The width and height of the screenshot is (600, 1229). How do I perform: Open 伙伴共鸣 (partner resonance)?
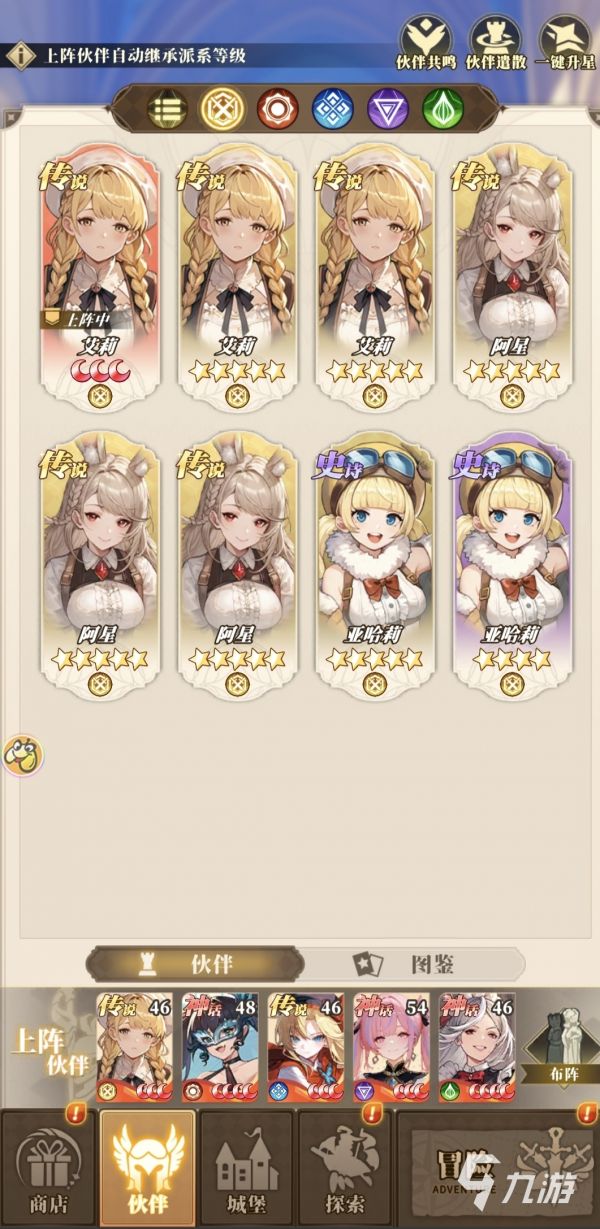427,42
